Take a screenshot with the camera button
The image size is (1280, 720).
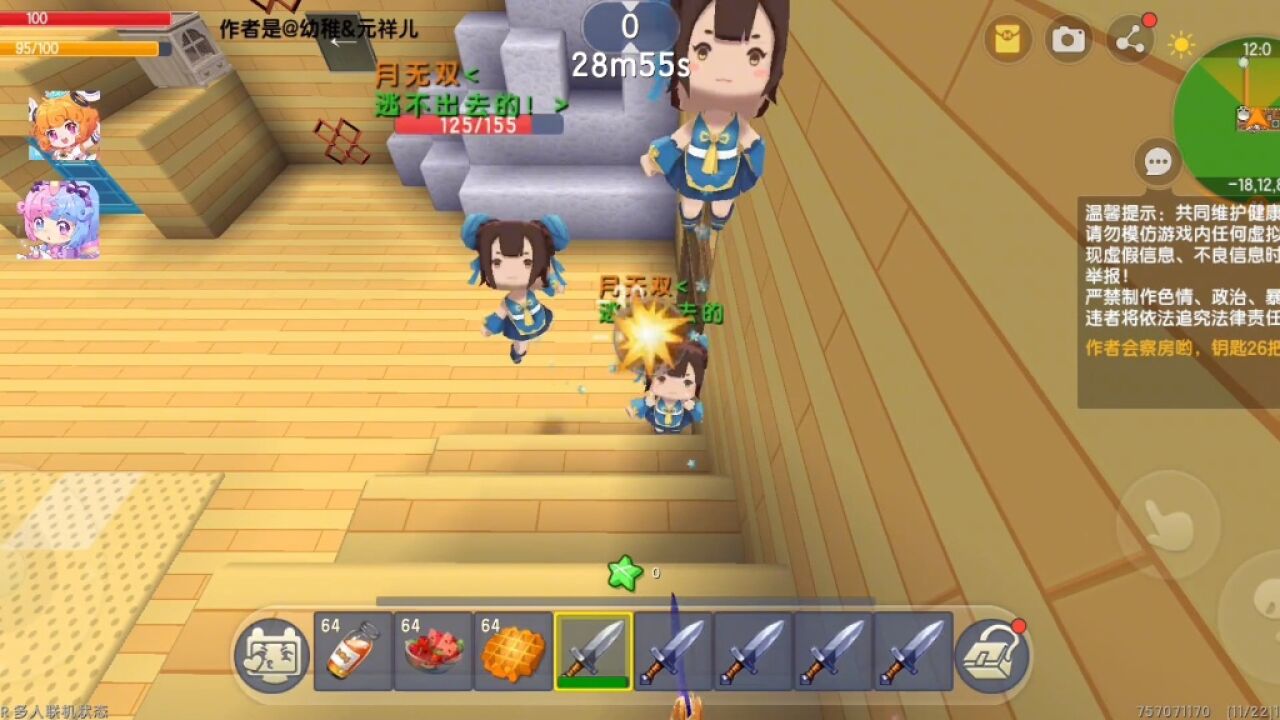pyautogui.click(x=1068, y=40)
